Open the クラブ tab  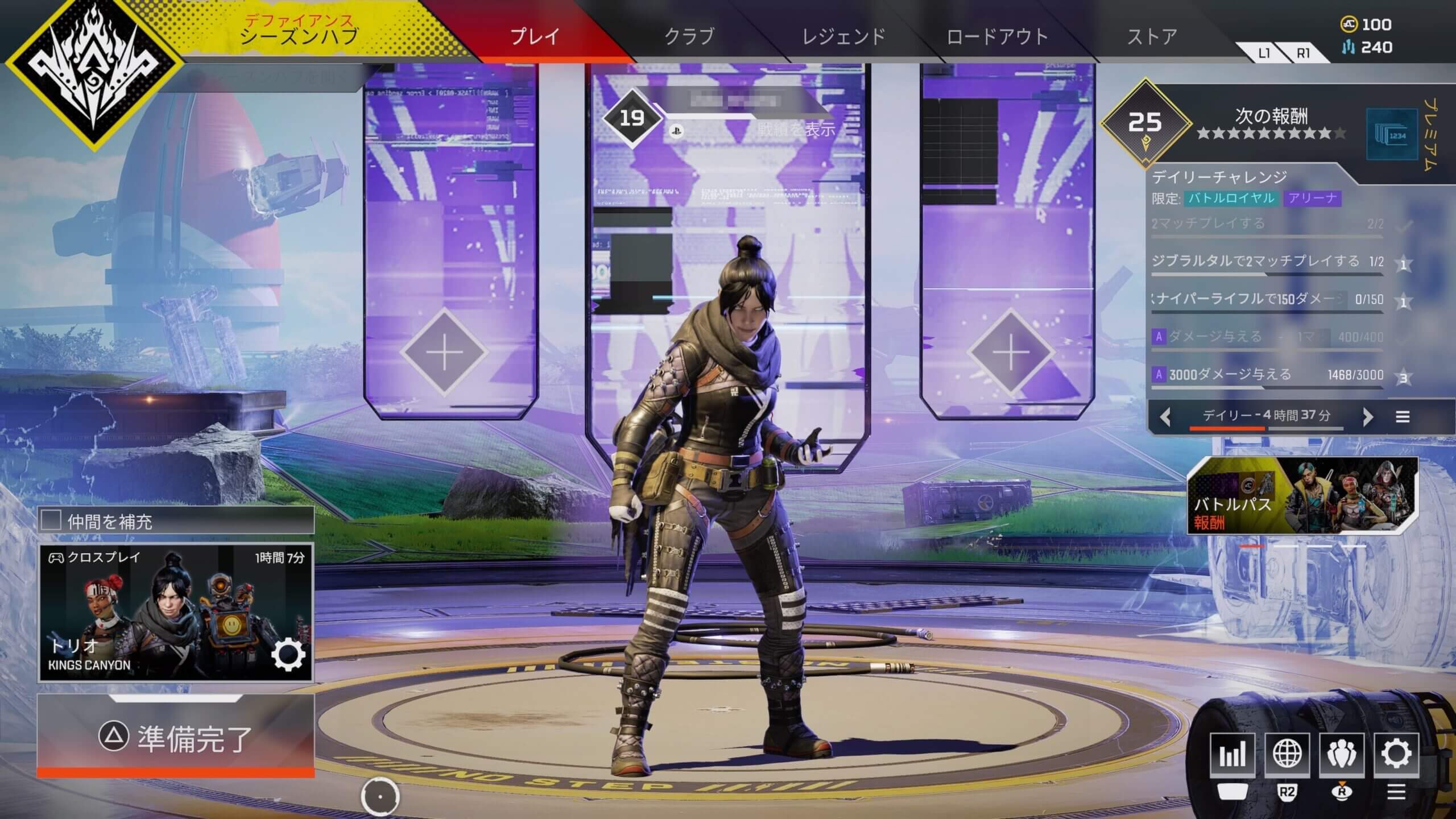[x=689, y=36]
